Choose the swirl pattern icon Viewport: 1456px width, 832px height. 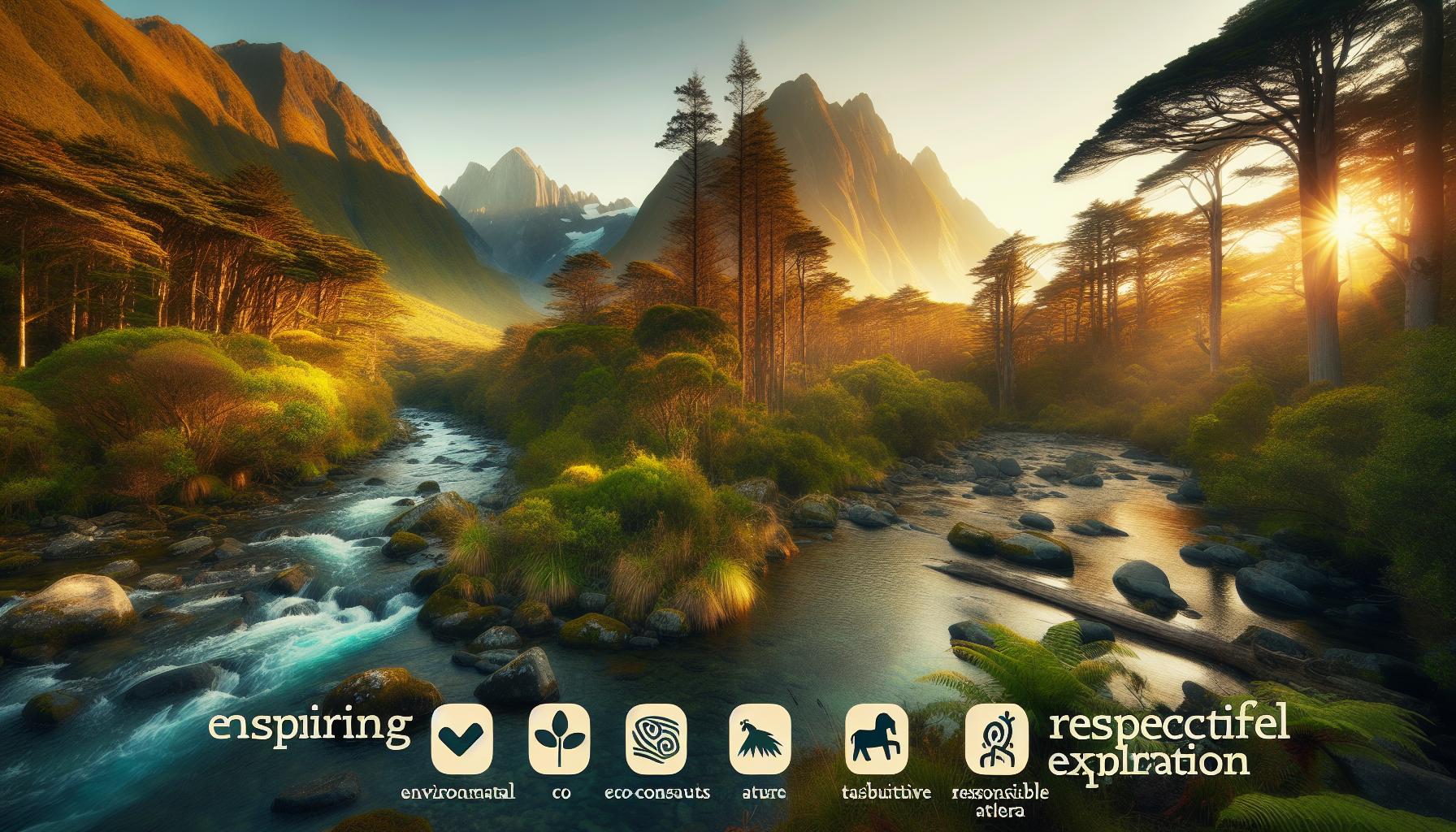pos(658,738)
